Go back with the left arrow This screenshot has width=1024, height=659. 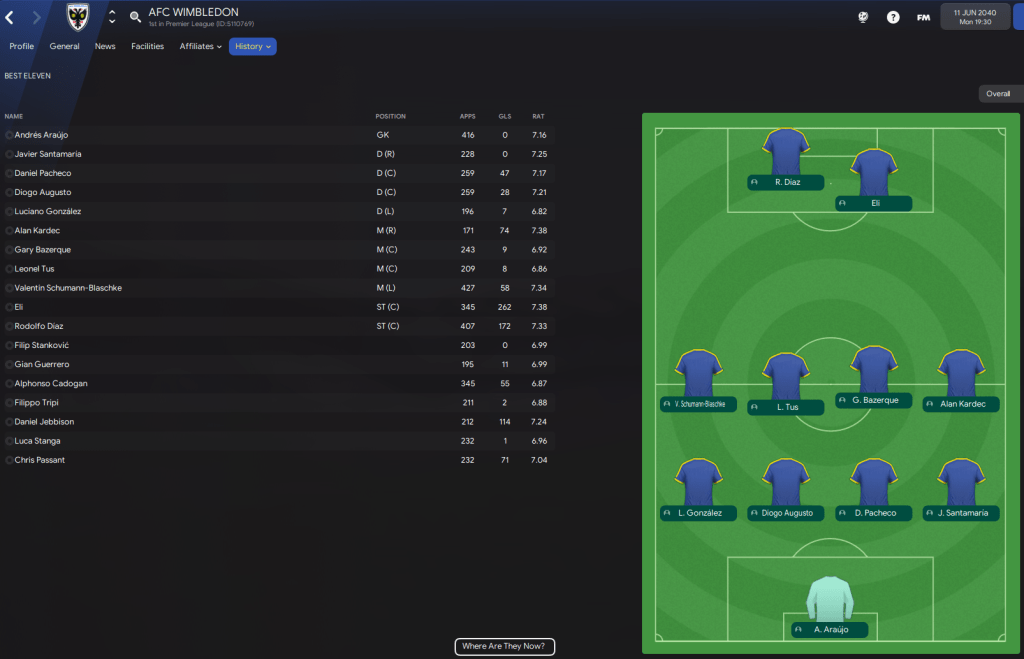tap(10, 17)
